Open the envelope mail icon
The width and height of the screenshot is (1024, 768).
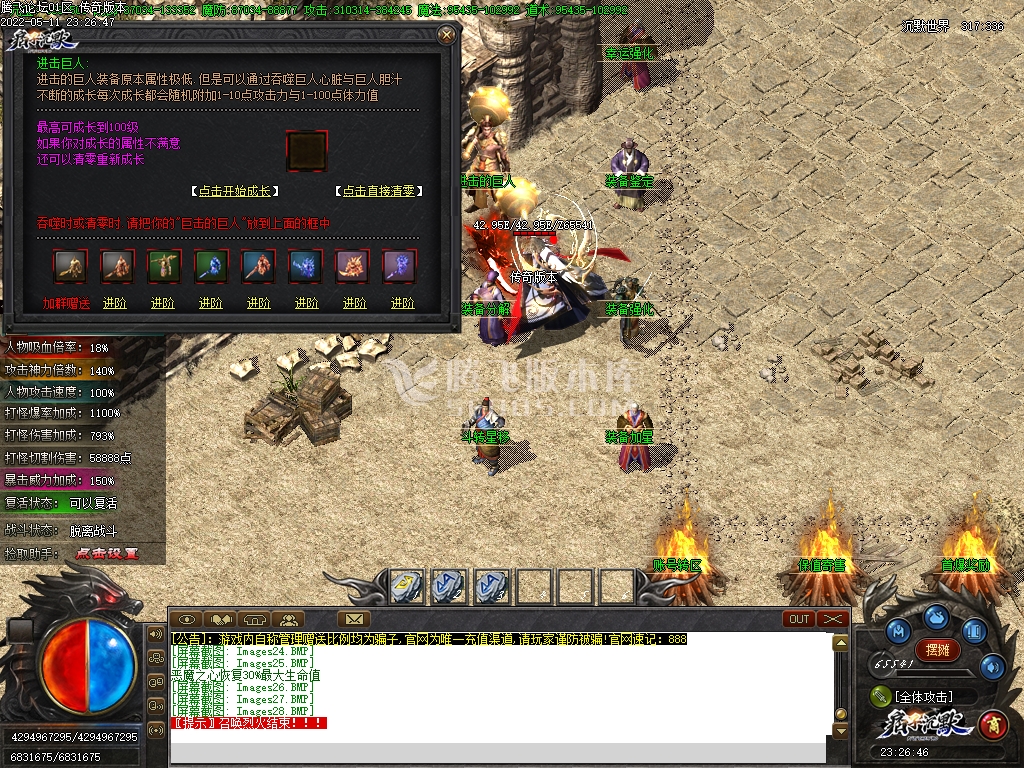point(354,619)
